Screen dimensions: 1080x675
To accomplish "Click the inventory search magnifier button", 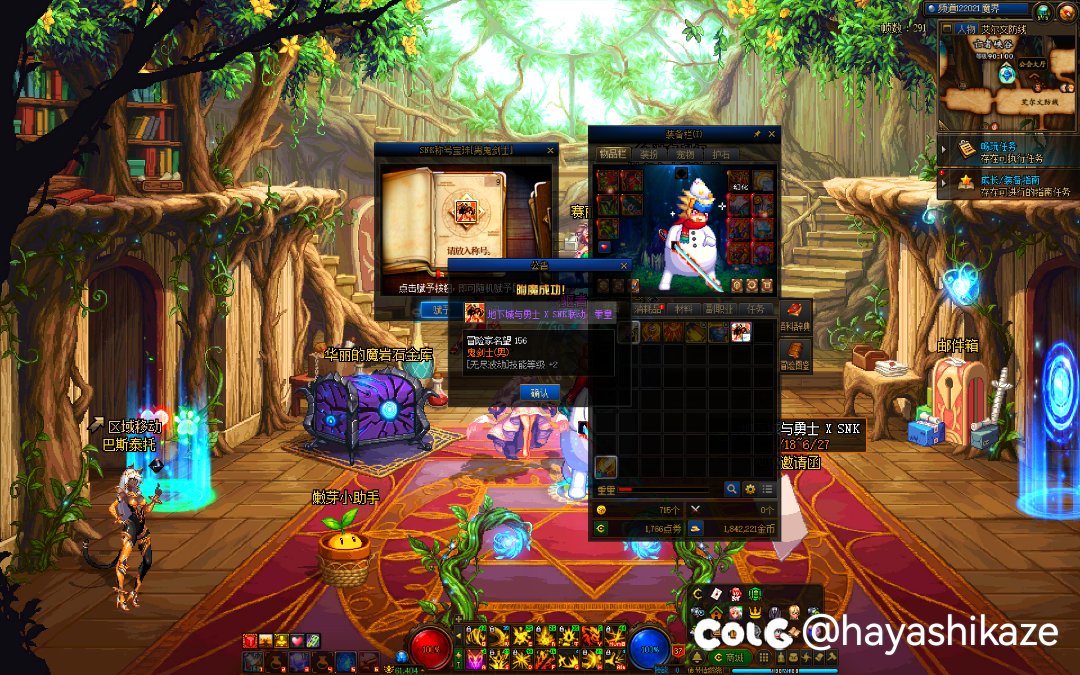I will [732, 489].
